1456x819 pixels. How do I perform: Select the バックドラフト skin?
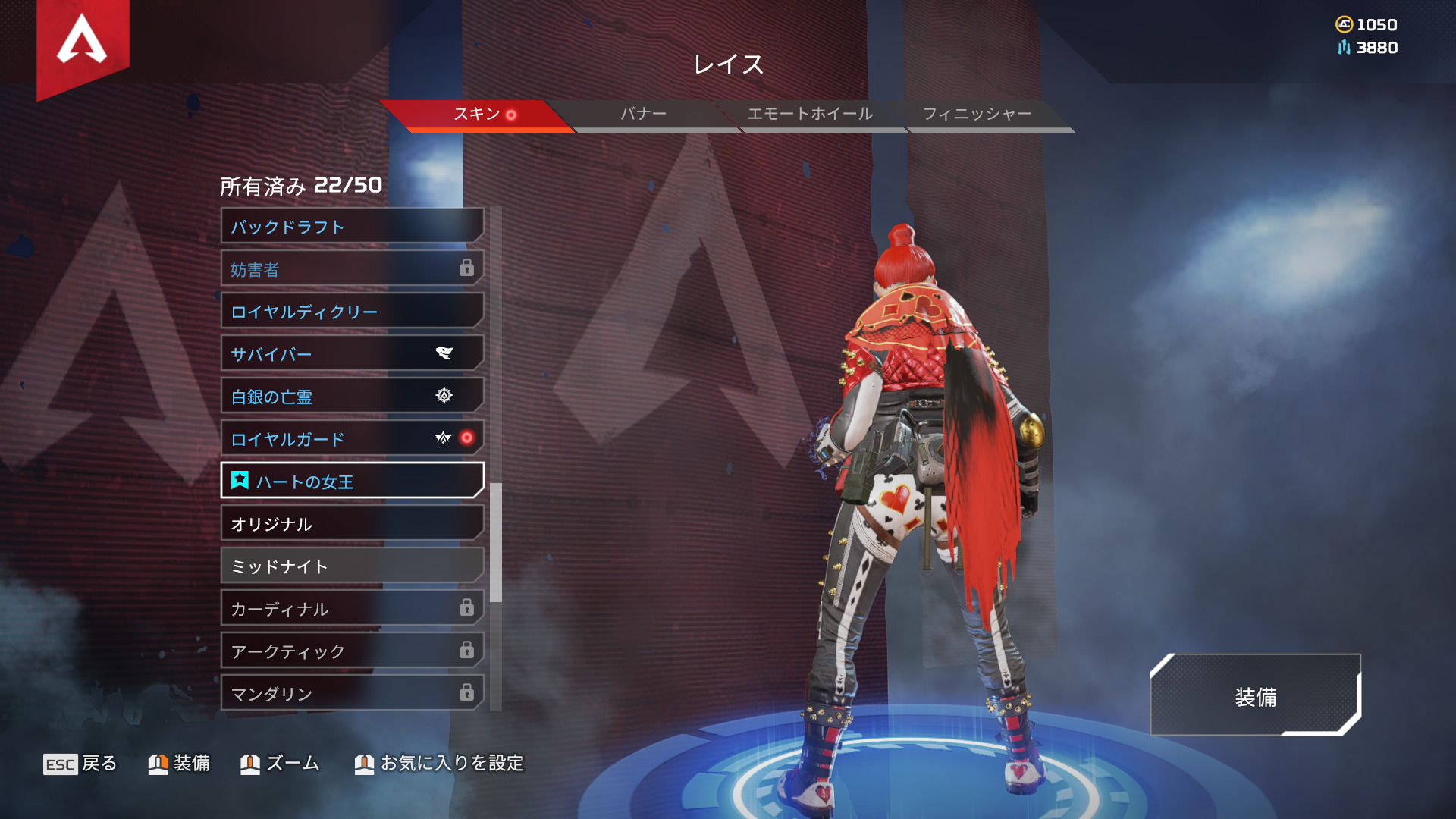pyautogui.click(x=352, y=227)
